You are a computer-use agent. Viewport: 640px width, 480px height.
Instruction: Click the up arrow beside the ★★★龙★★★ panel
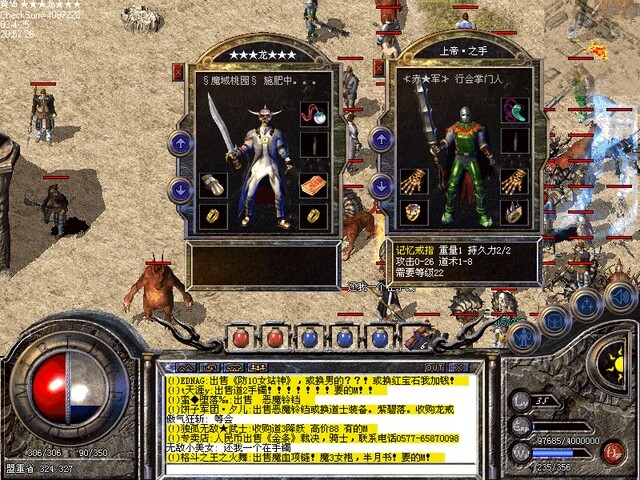pos(181,144)
